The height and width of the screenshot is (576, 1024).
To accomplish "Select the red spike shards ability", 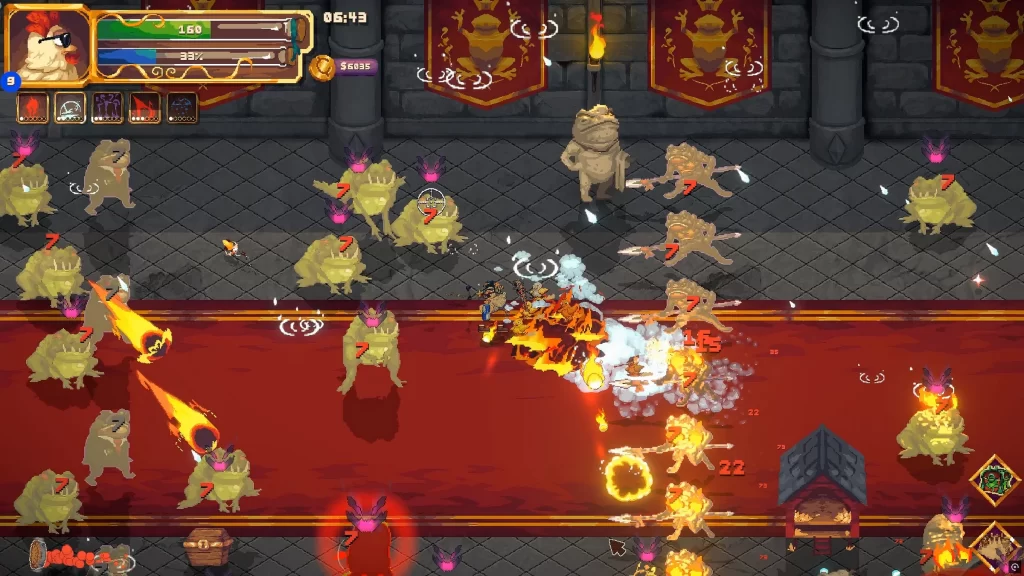I will [x=144, y=107].
